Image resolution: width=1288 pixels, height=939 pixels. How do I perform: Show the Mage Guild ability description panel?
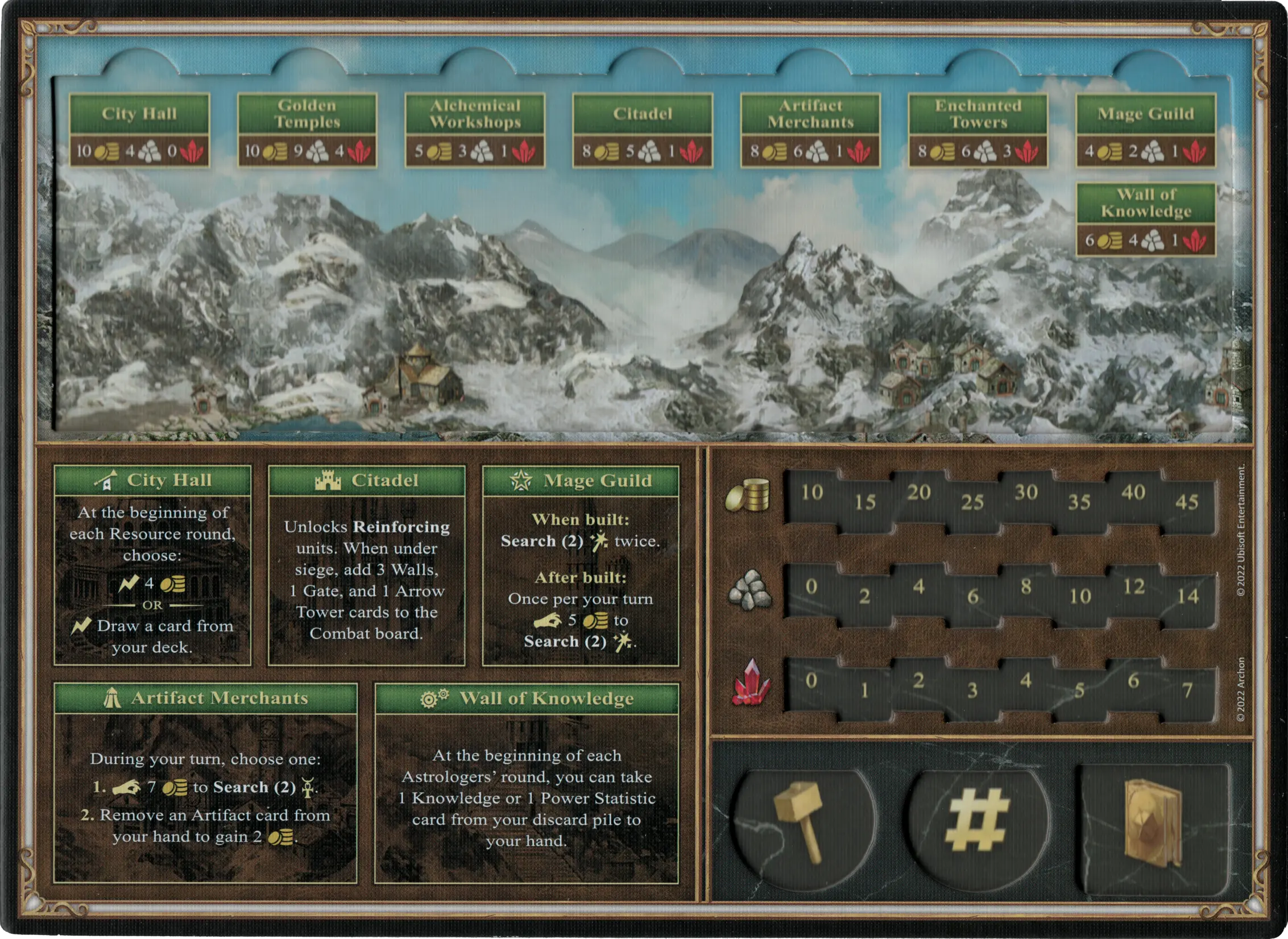(581, 565)
